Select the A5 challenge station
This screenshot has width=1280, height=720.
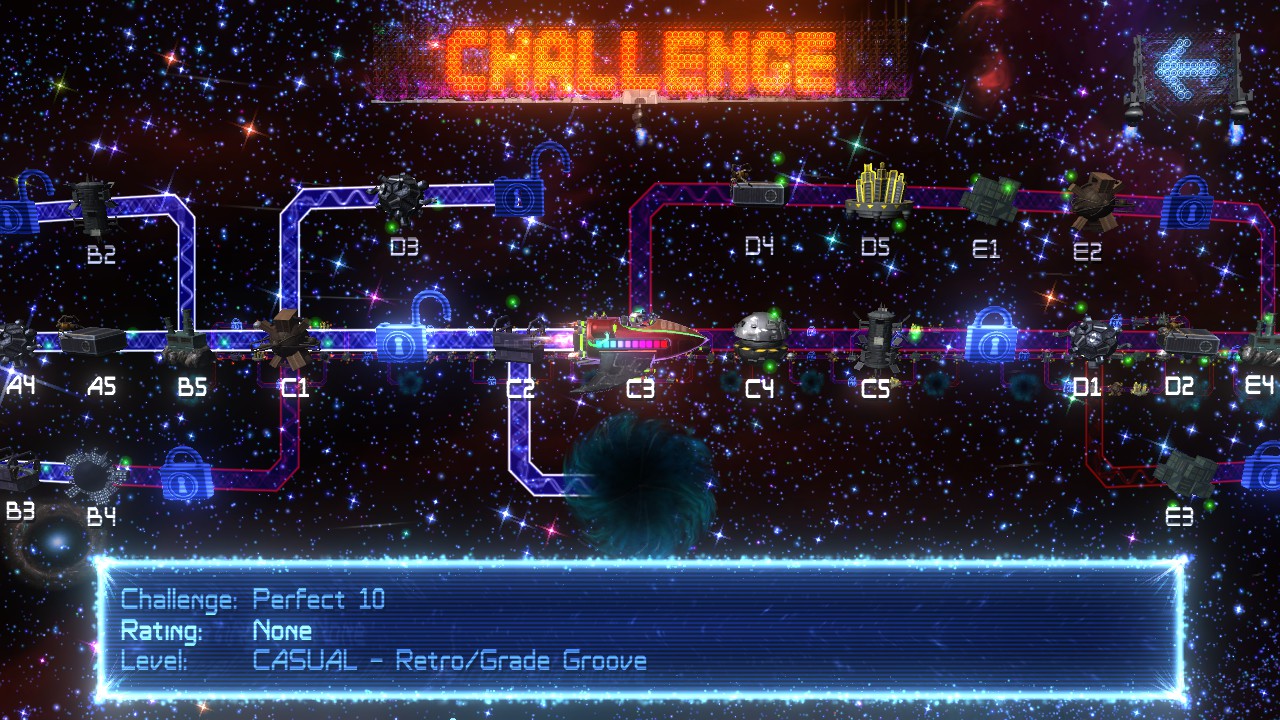(92, 341)
